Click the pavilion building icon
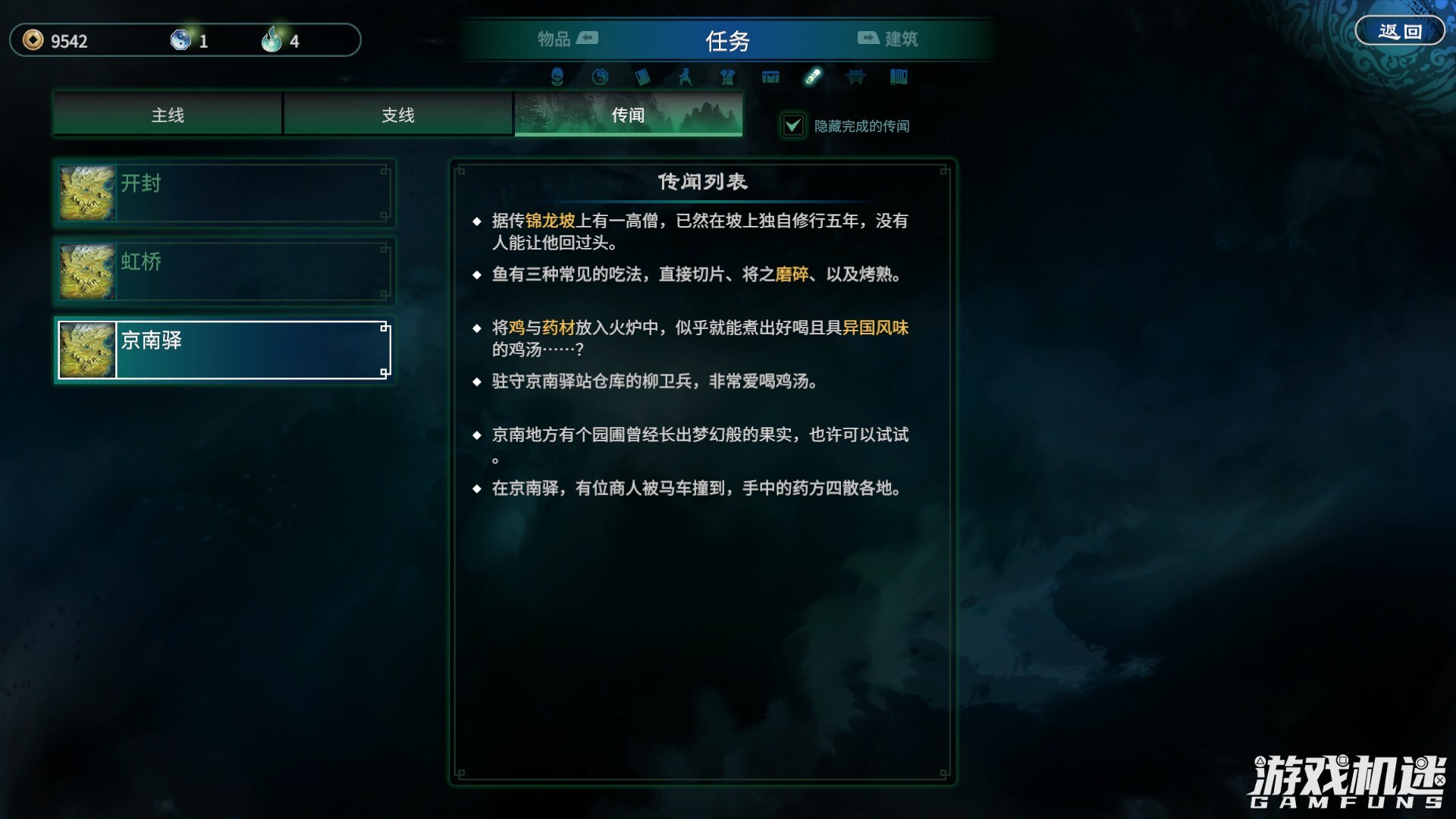The width and height of the screenshot is (1456, 819). pos(856,77)
